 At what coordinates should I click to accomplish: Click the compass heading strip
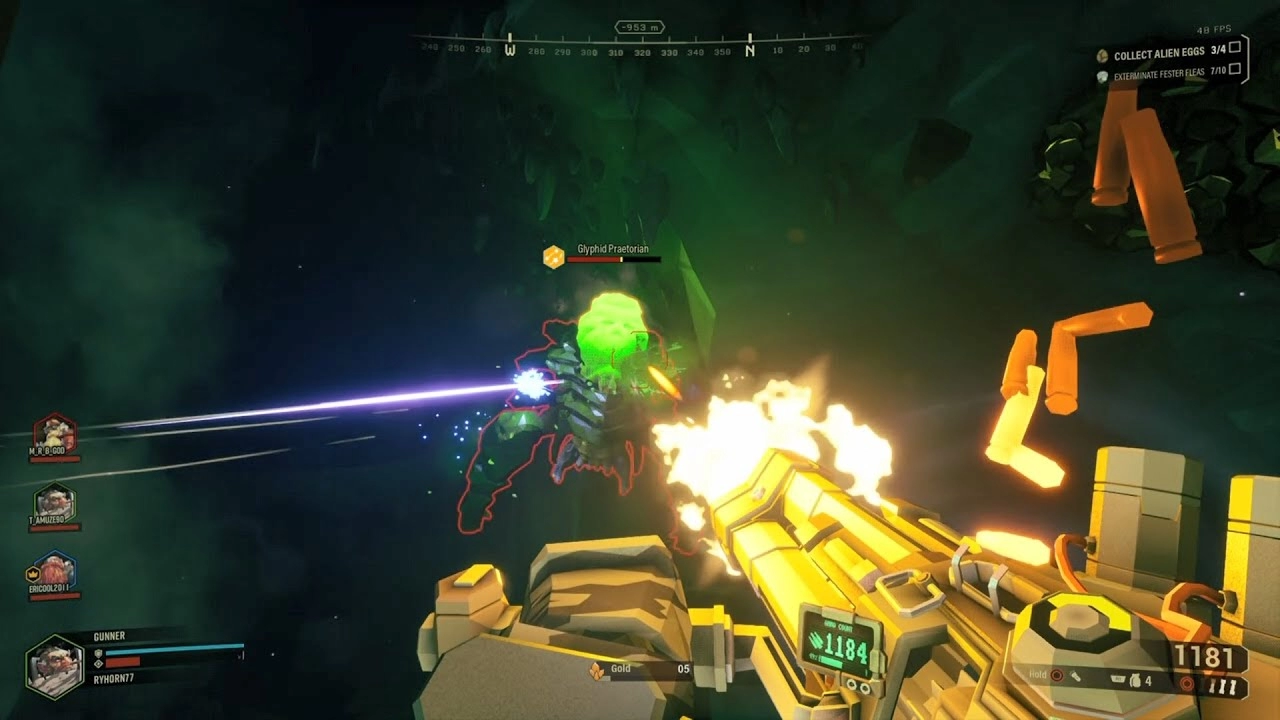[640, 44]
